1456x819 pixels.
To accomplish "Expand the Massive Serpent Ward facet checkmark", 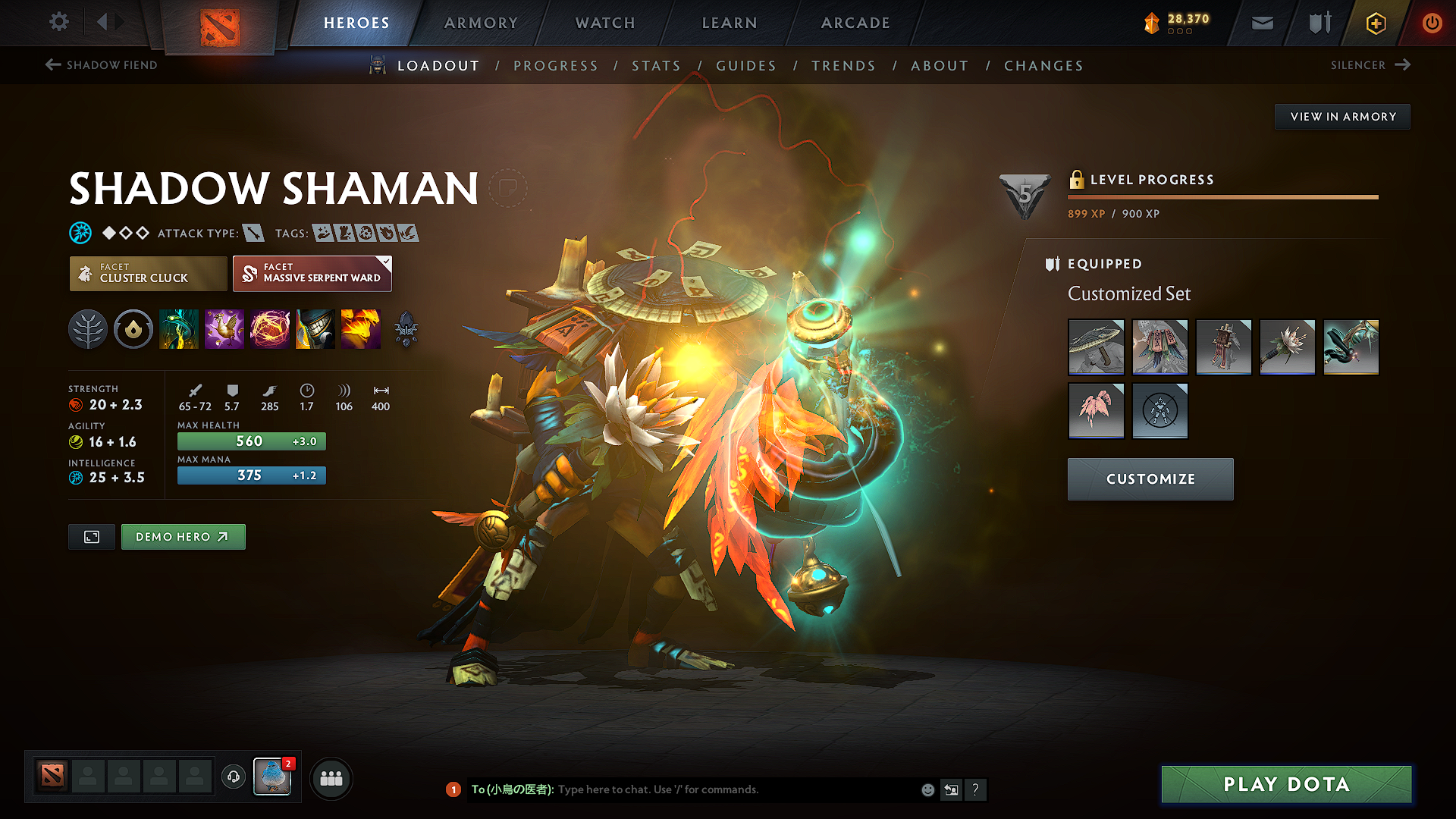I will [x=387, y=261].
